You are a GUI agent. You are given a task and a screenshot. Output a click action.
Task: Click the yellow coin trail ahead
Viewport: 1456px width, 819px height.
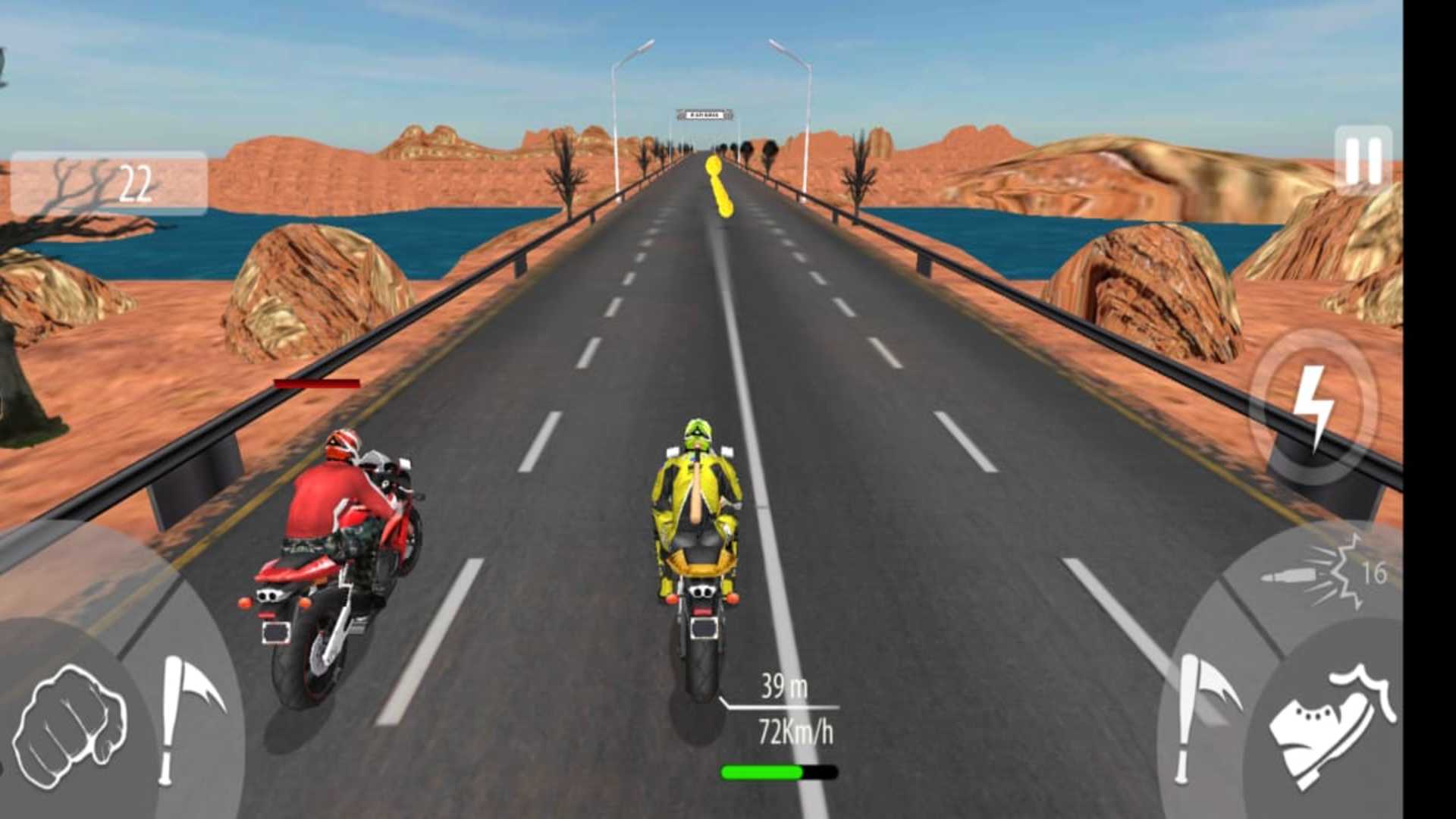click(718, 186)
